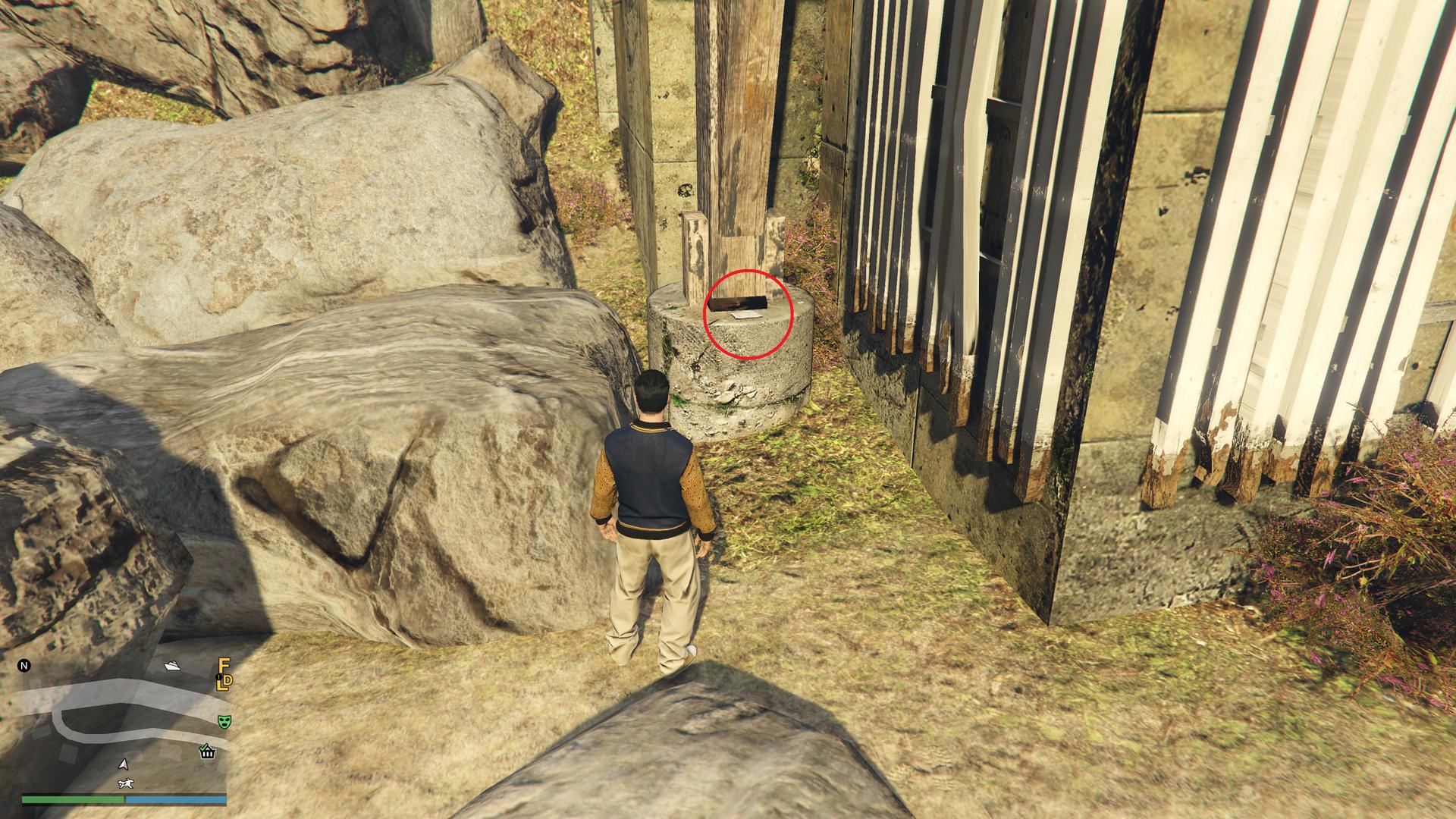Viewport: 1456px width, 819px height.
Task: Click the north compass indicator on the minimap
Action: 24,667
